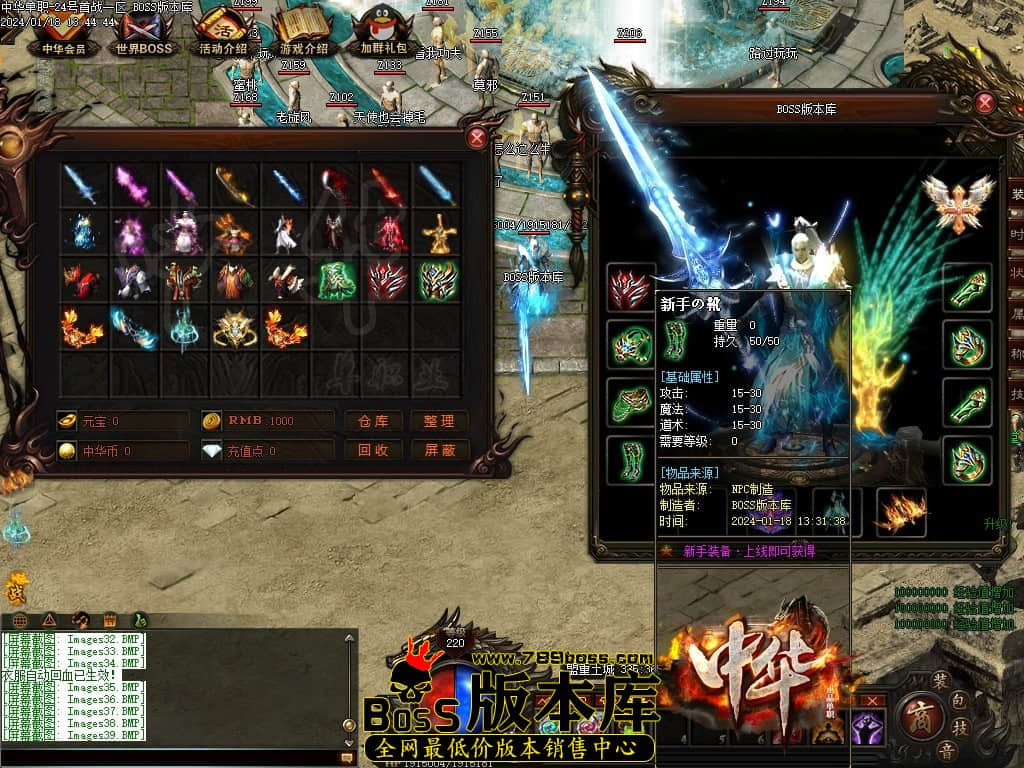Open the 仓库 warehouse from the bag
This screenshot has width=1024, height=768.
[x=373, y=421]
